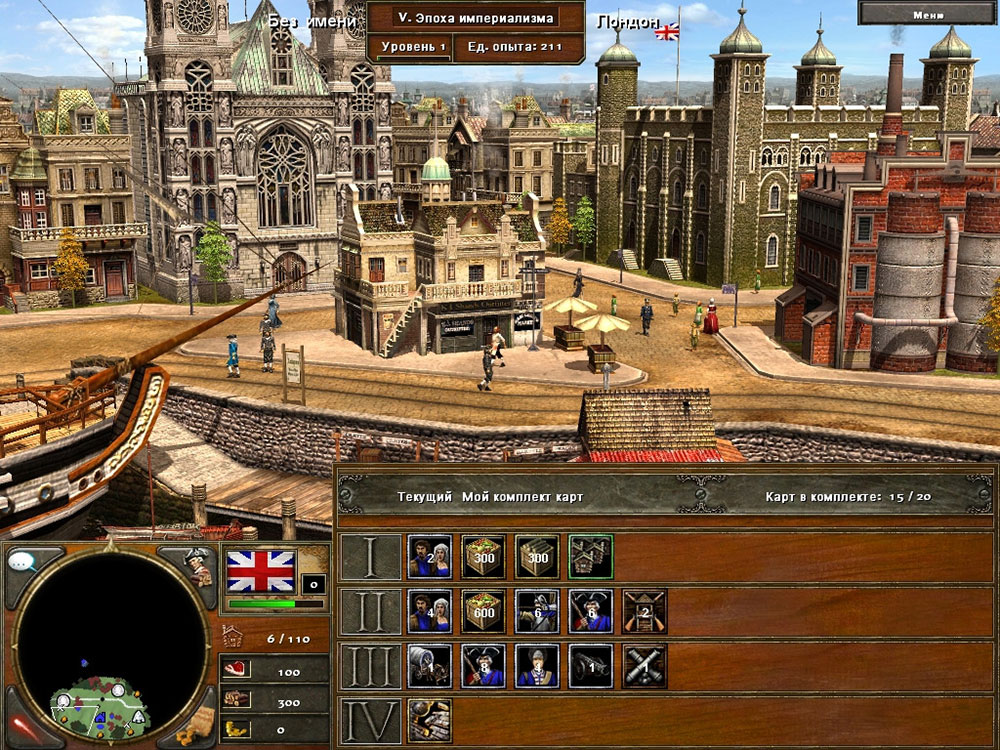Select the green-highlighted building card
Viewport: 1000px width, 750px height.
click(591, 556)
